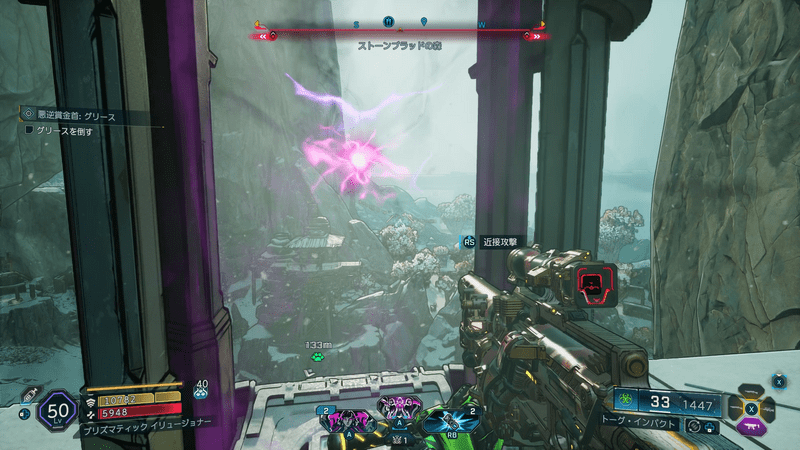Toggle the グリースを倒す objective checkbox
The height and width of the screenshot is (450, 800).
coord(29,130)
